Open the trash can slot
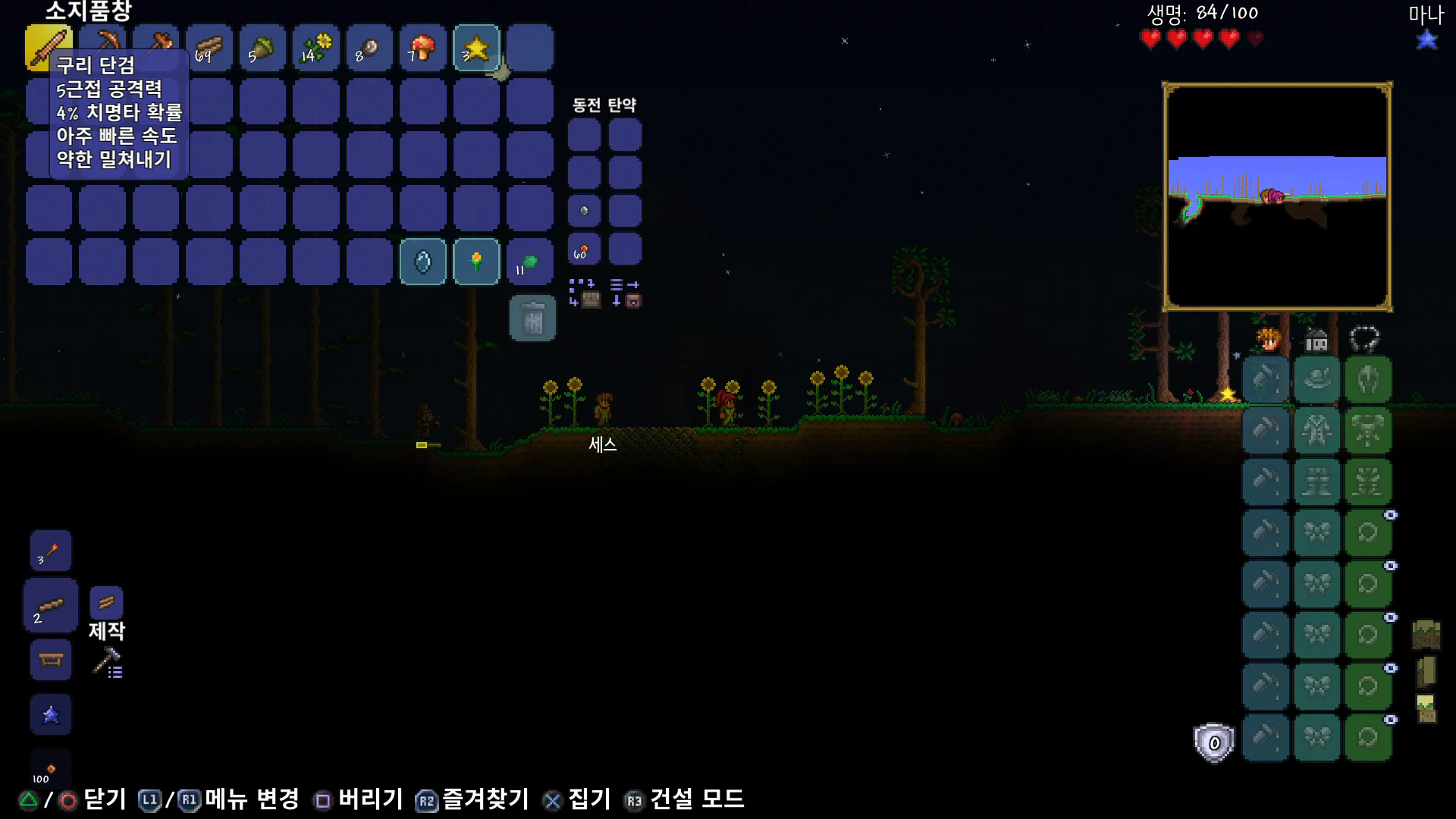 (532, 318)
